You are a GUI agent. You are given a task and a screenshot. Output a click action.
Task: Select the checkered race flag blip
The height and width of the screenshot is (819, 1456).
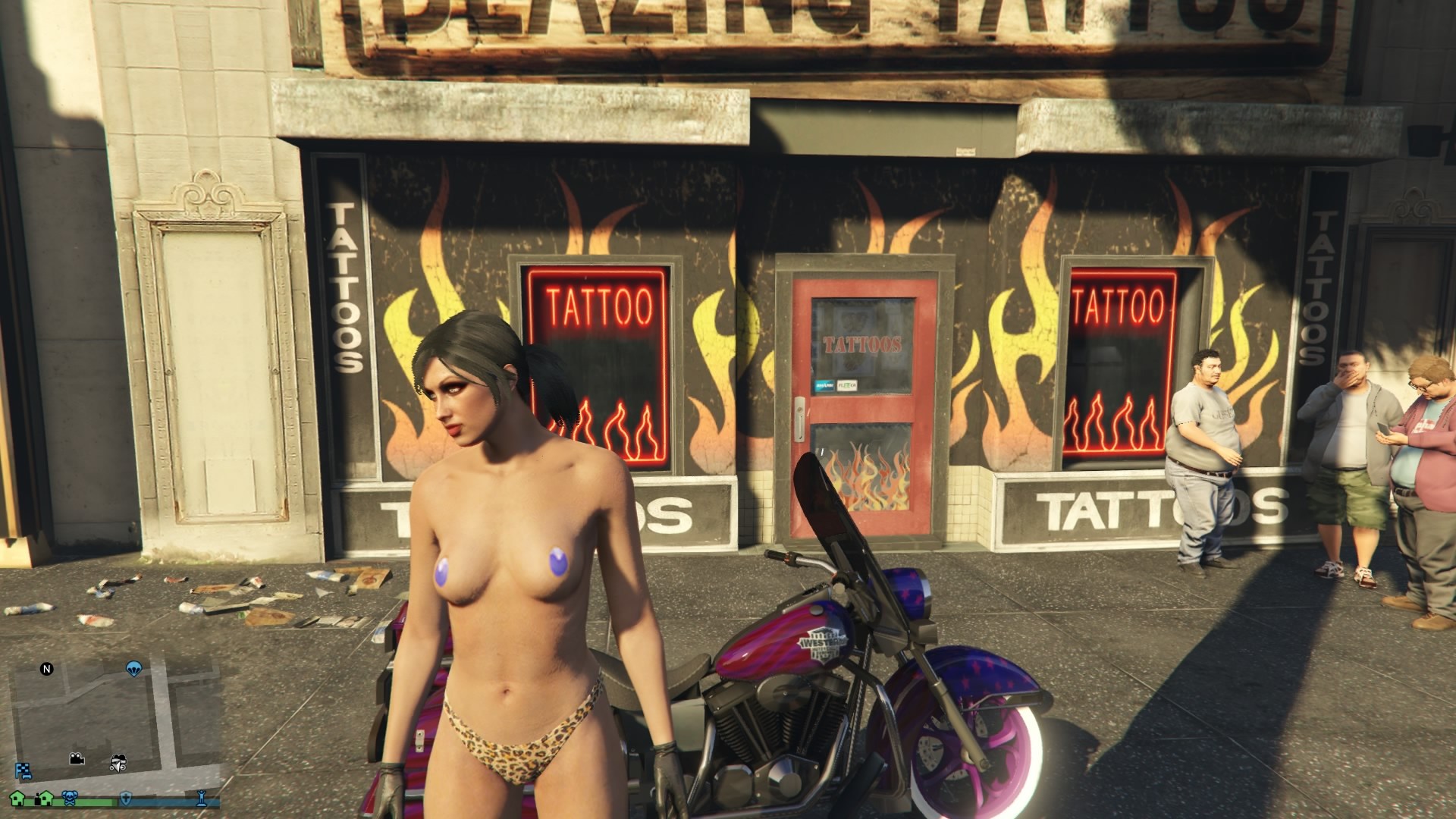click(x=23, y=772)
